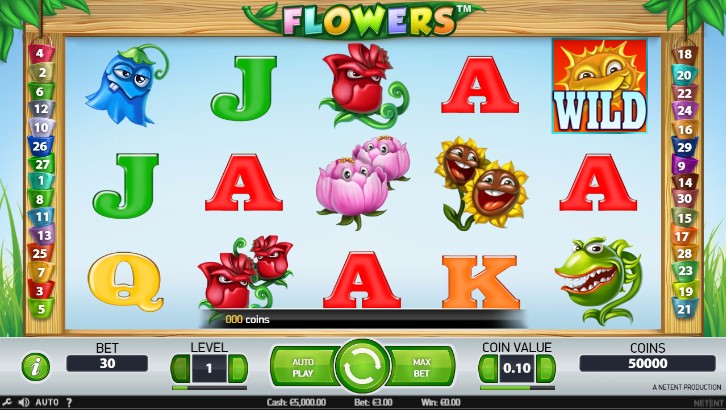Toggle sound with the speaker icon
Image resolution: width=726 pixels, height=410 pixels.
[23, 402]
